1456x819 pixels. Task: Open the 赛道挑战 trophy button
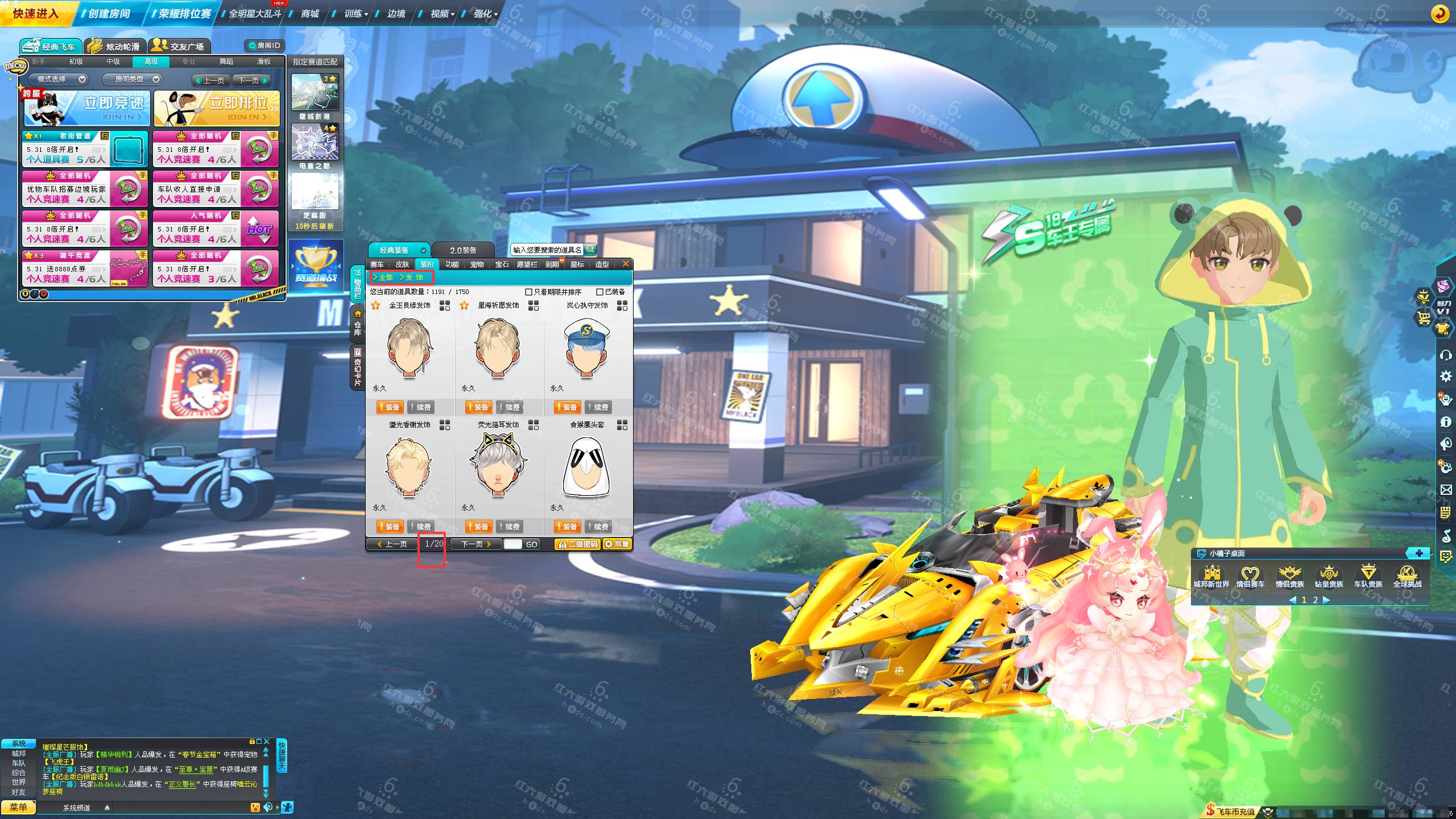316,266
